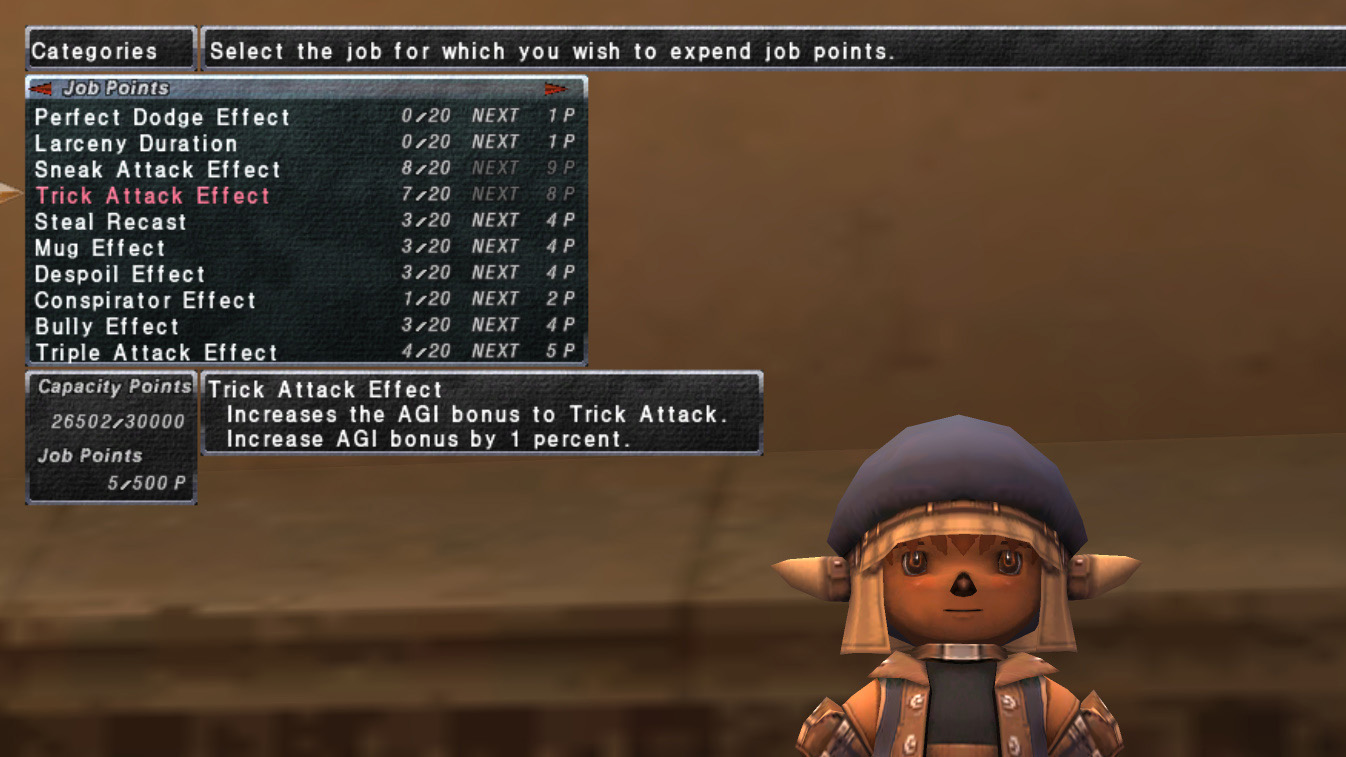Select the Triple Attack Effect entry
This screenshot has height=757, width=1346.
point(153,351)
